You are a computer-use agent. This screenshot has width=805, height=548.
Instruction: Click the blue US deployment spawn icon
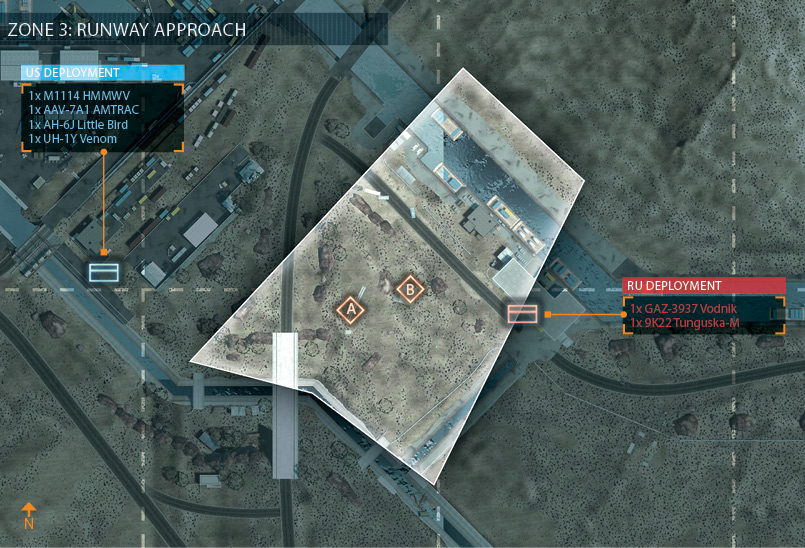104,271
